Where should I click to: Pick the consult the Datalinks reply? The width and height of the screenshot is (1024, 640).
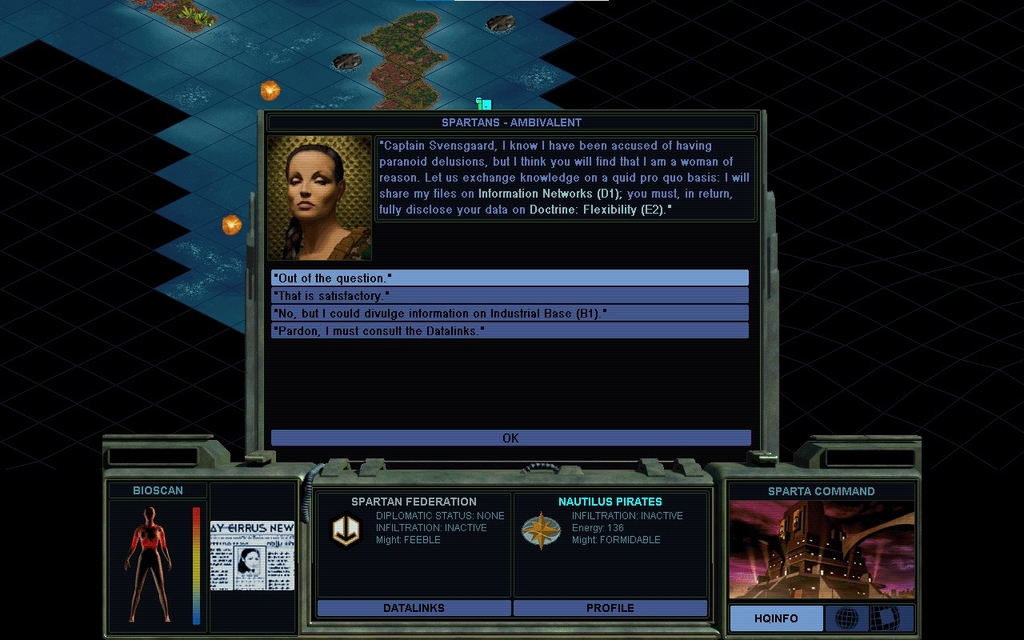(x=509, y=330)
